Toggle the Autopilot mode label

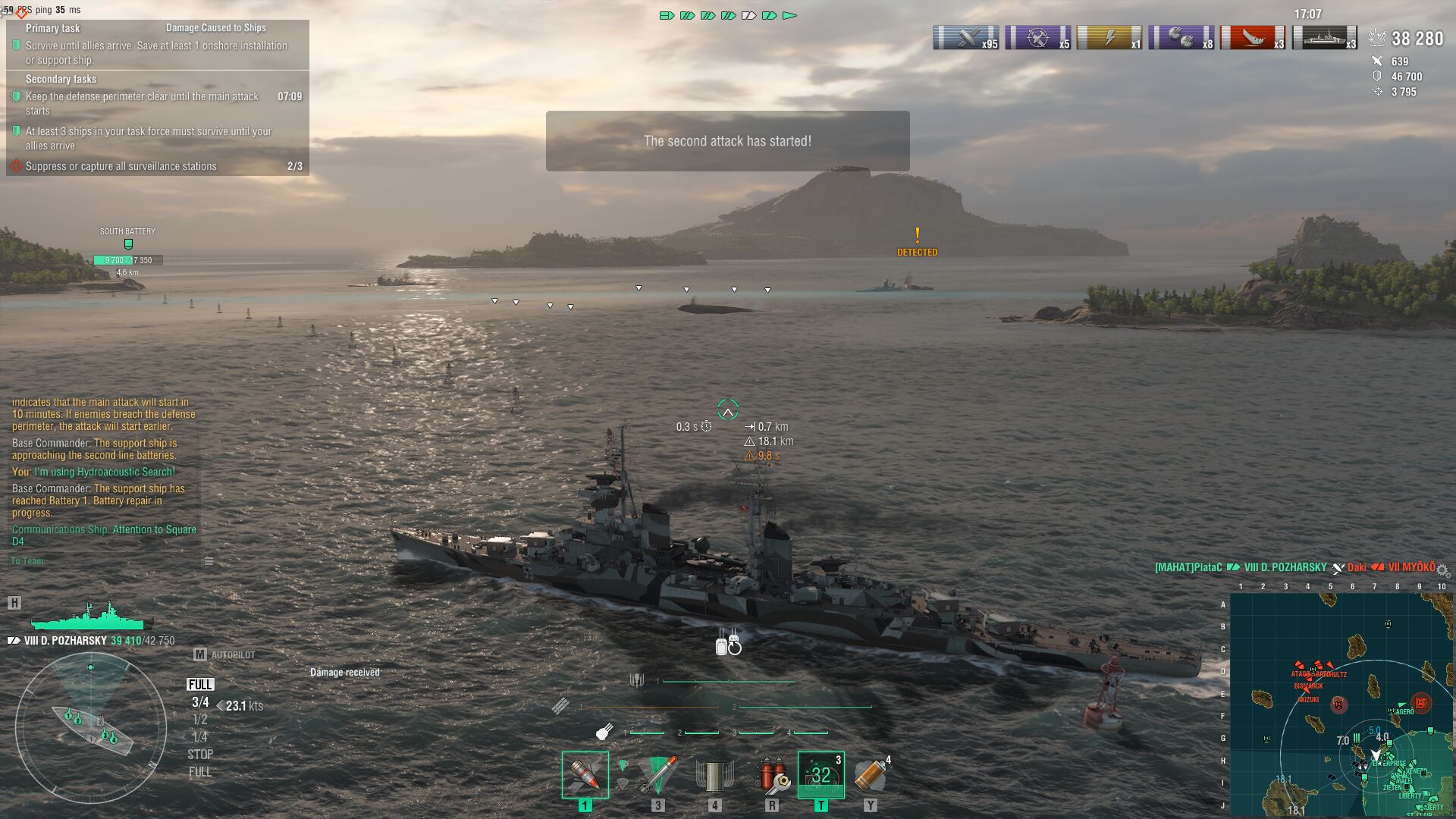pyautogui.click(x=233, y=654)
